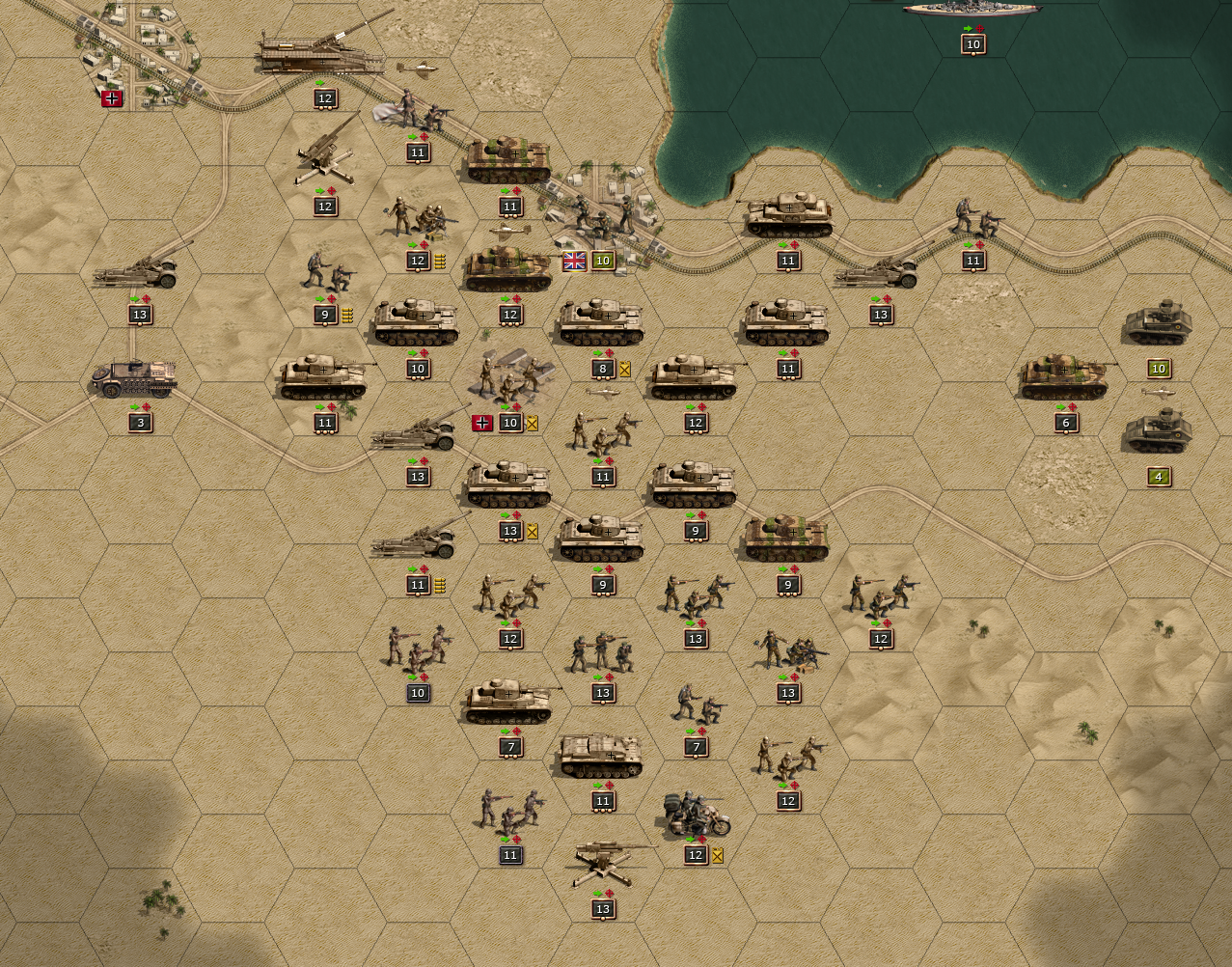1232x967 pixels.
Task: Choose the motorcycle unit
Action: (x=697, y=815)
